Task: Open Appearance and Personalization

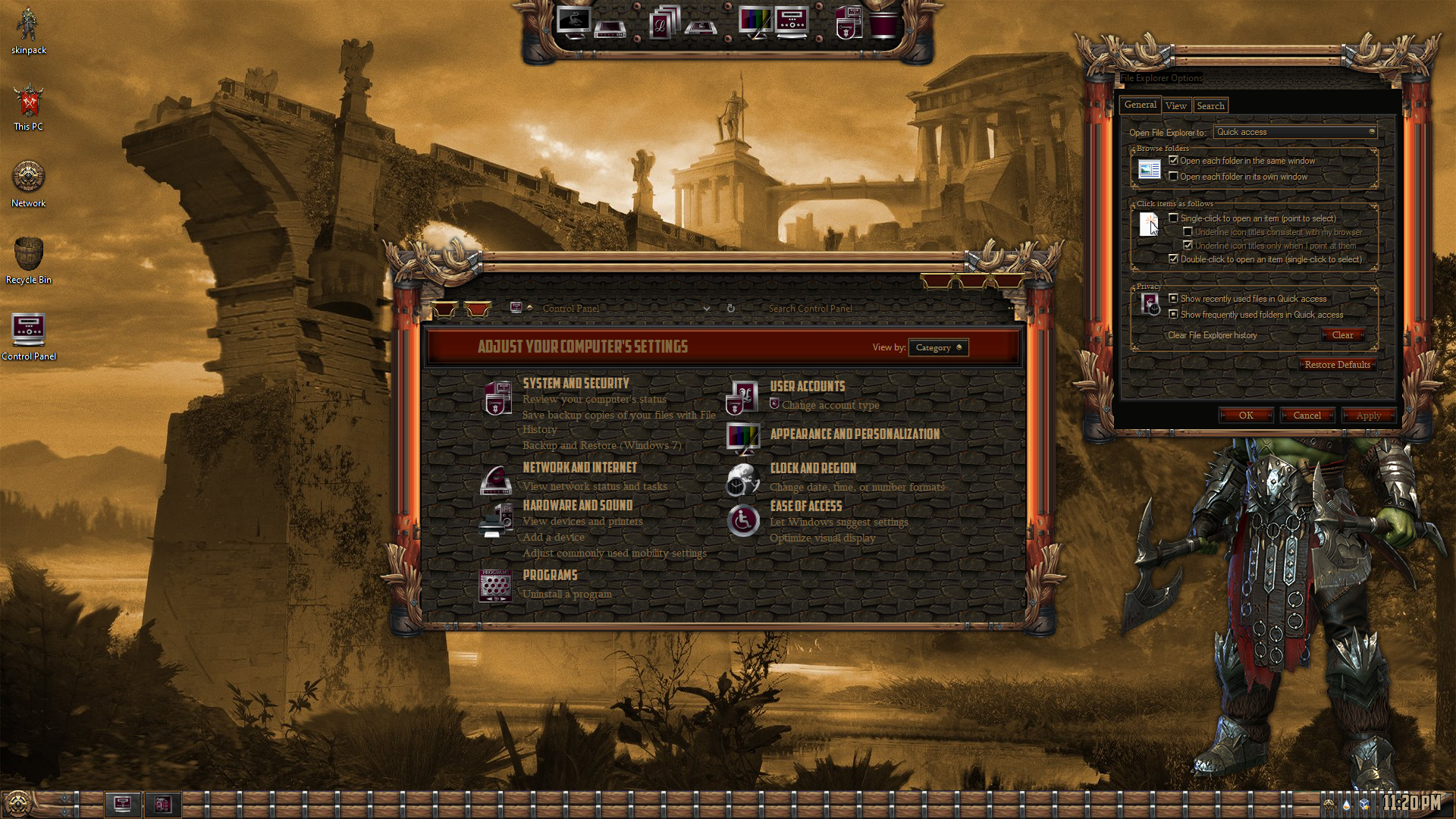Action: pos(855,434)
